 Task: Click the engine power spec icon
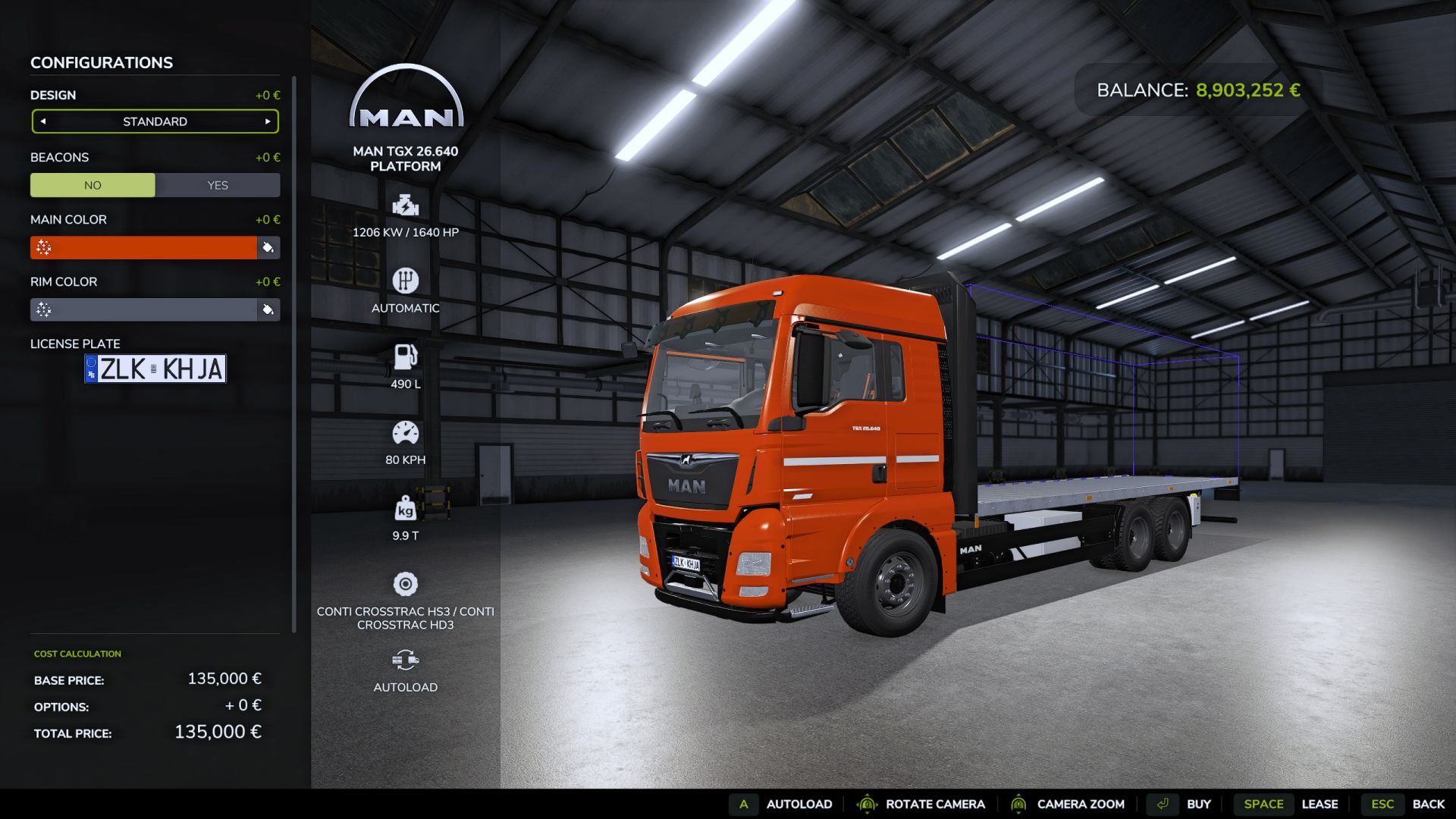click(406, 203)
